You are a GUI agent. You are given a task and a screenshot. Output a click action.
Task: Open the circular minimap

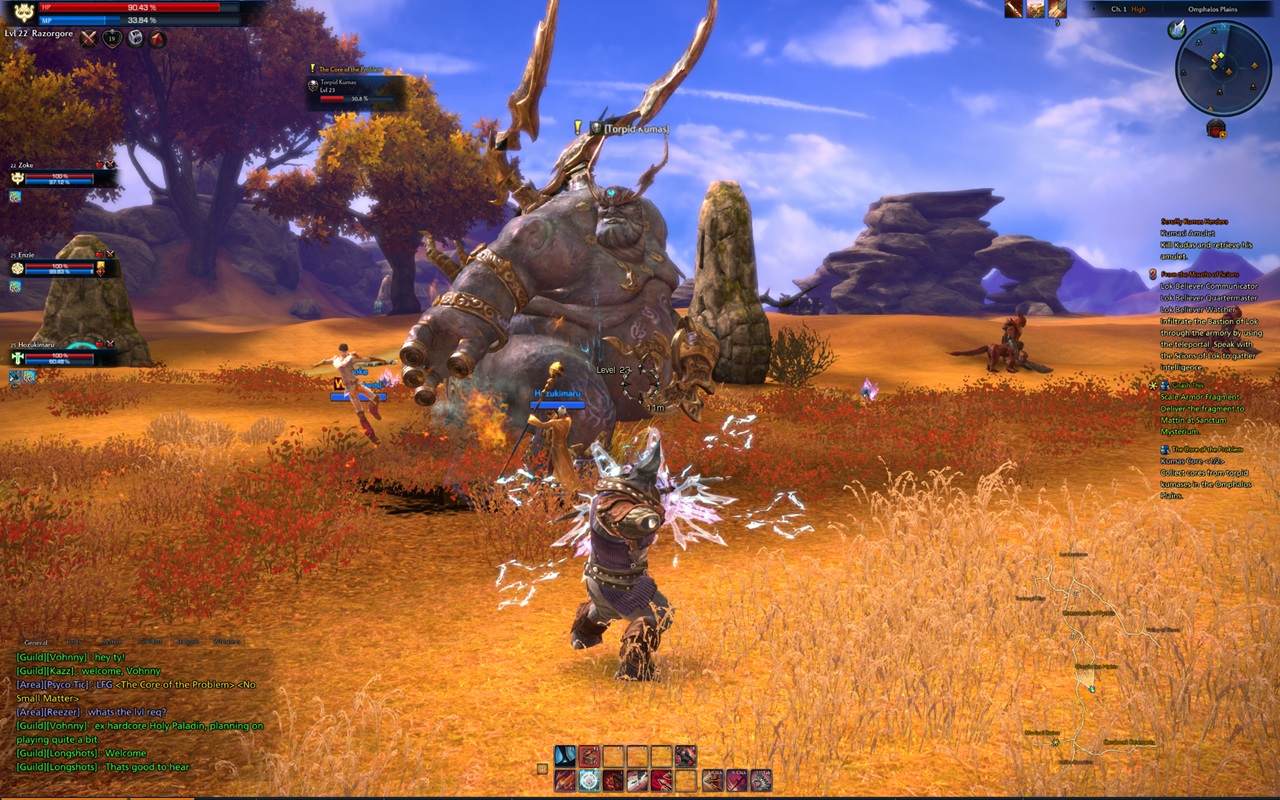[x=1222, y=67]
